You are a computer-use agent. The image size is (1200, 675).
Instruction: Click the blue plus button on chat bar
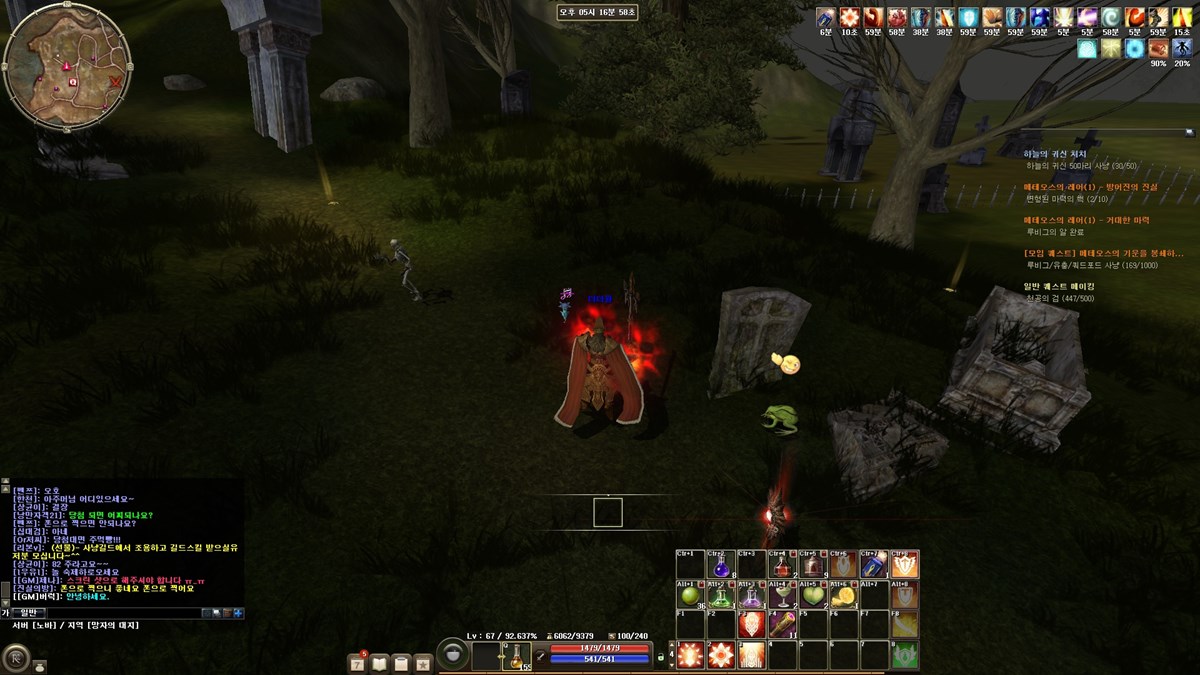(238, 612)
